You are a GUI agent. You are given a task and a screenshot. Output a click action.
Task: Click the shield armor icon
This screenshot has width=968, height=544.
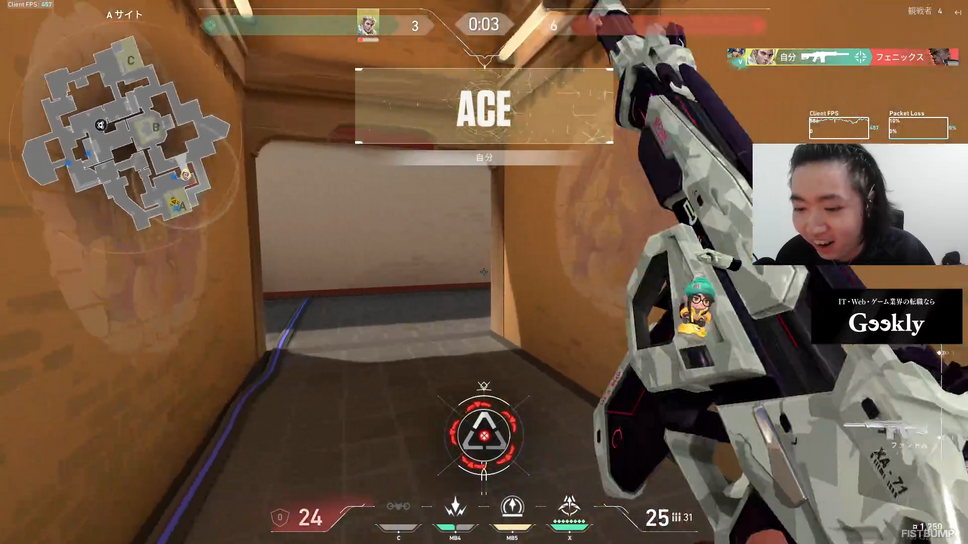point(281,517)
